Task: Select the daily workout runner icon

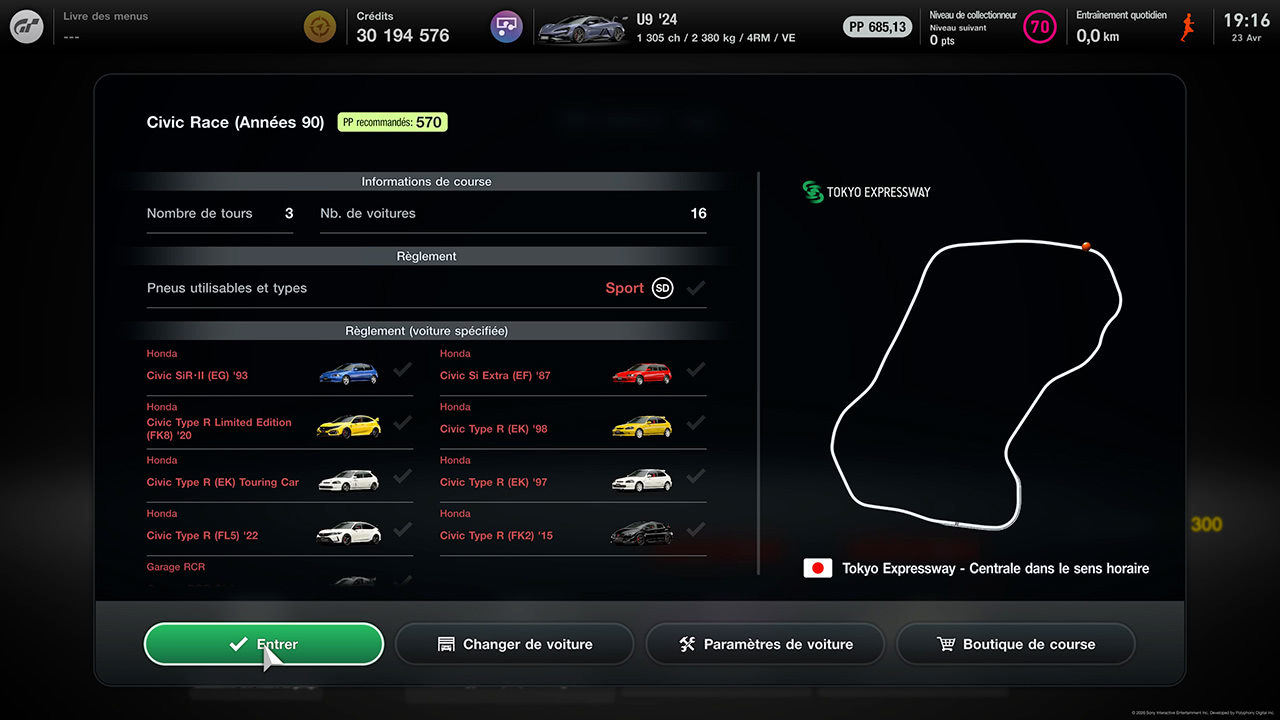Action: click(1188, 27)
